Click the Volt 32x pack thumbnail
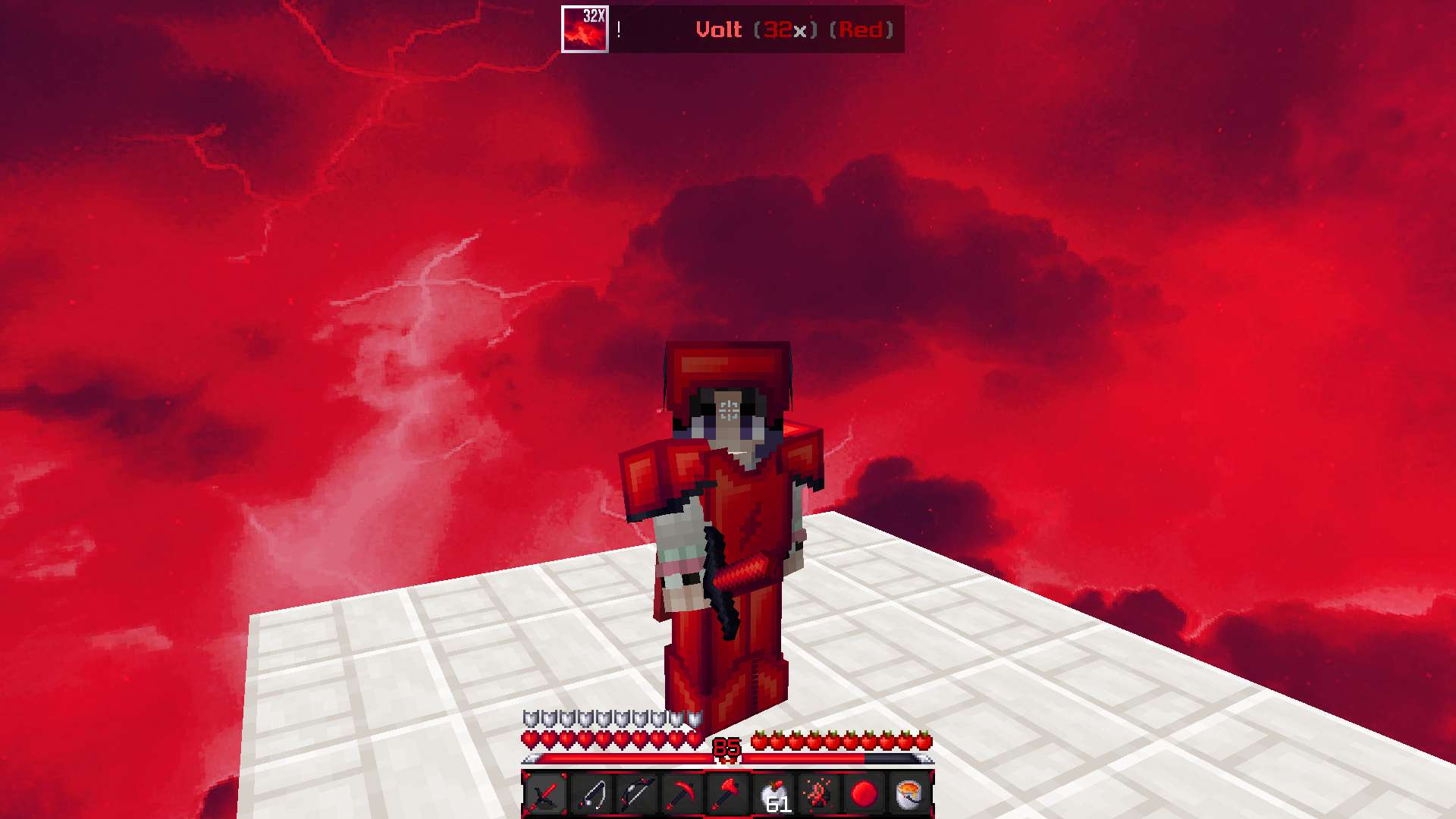Image resolution: width=1456 pixels, height=819 pixels. [585, 30]
